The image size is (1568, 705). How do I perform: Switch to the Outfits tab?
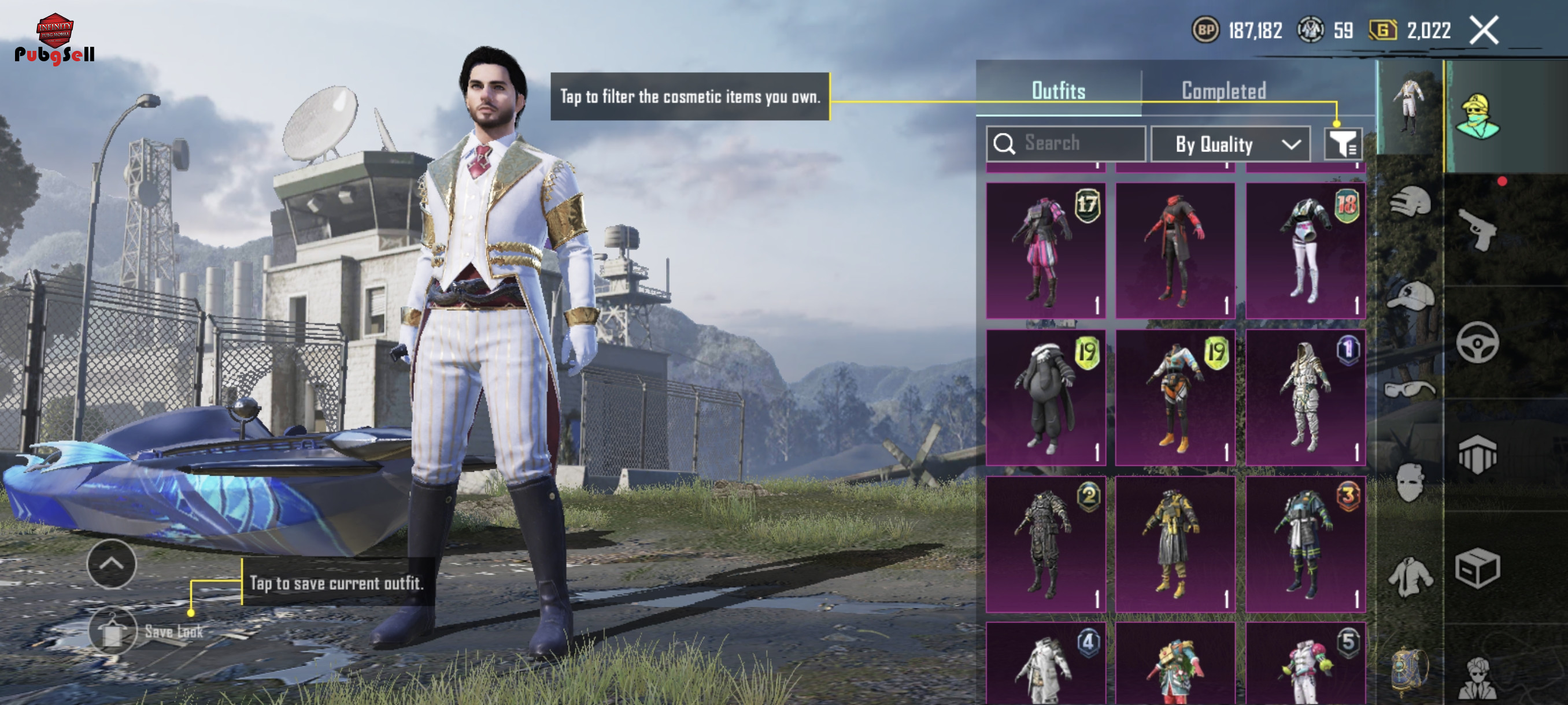tap(1058, 91)
